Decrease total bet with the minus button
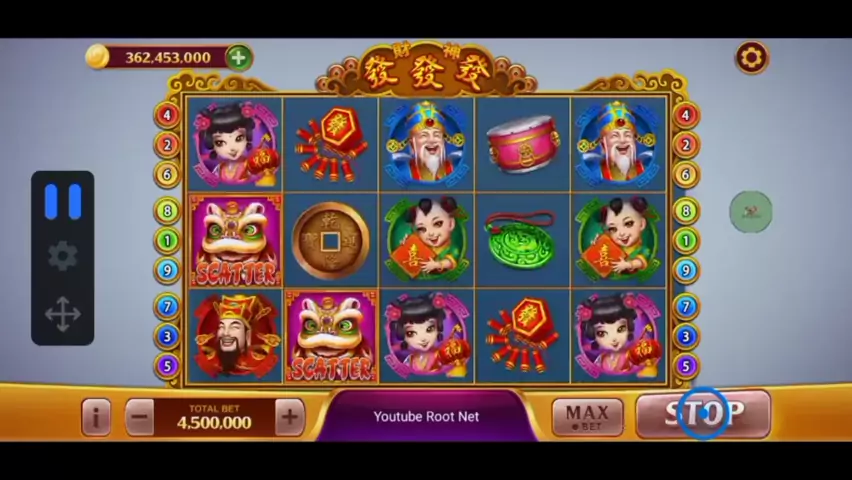852x480 pixels. tap(140, 416)
